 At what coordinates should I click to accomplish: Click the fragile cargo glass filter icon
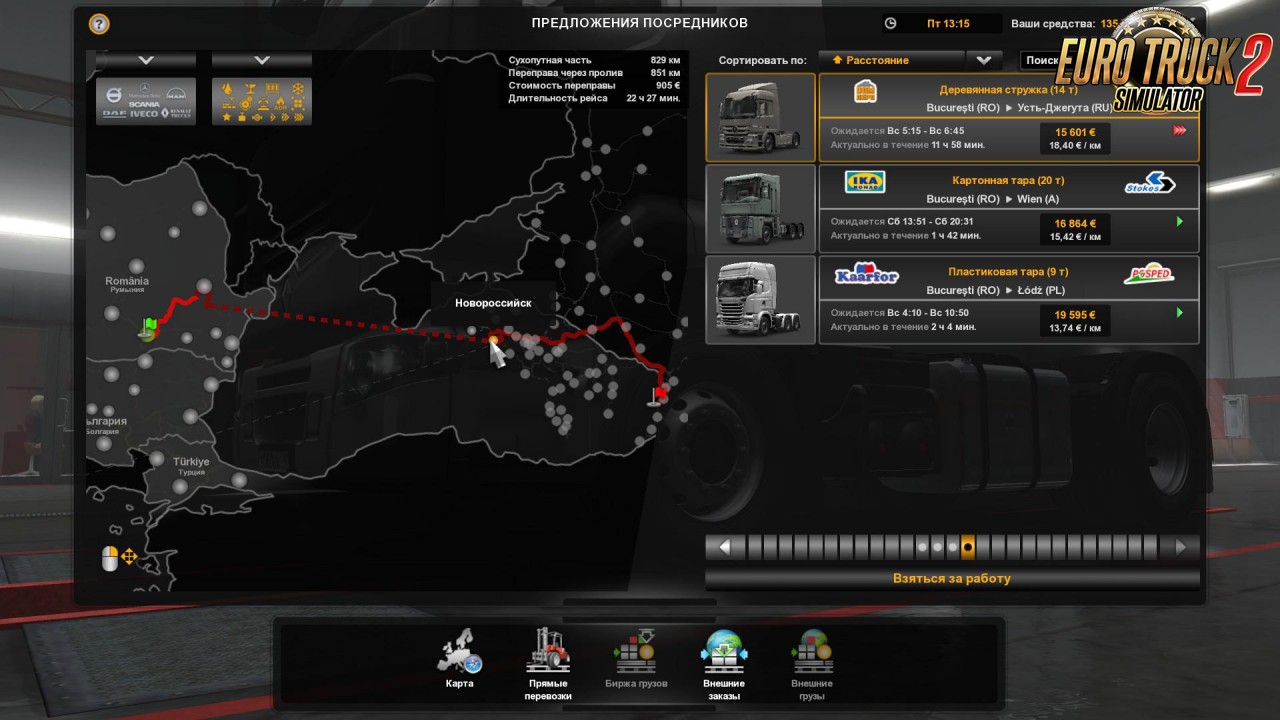point(250,88)
